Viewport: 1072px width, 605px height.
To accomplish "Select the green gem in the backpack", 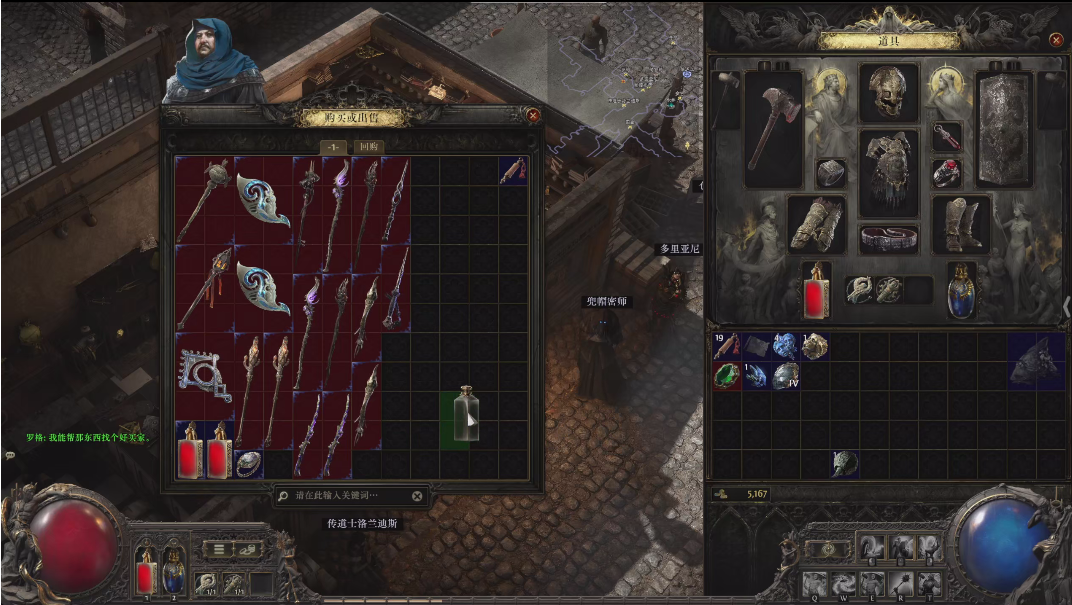I will 727,376.
